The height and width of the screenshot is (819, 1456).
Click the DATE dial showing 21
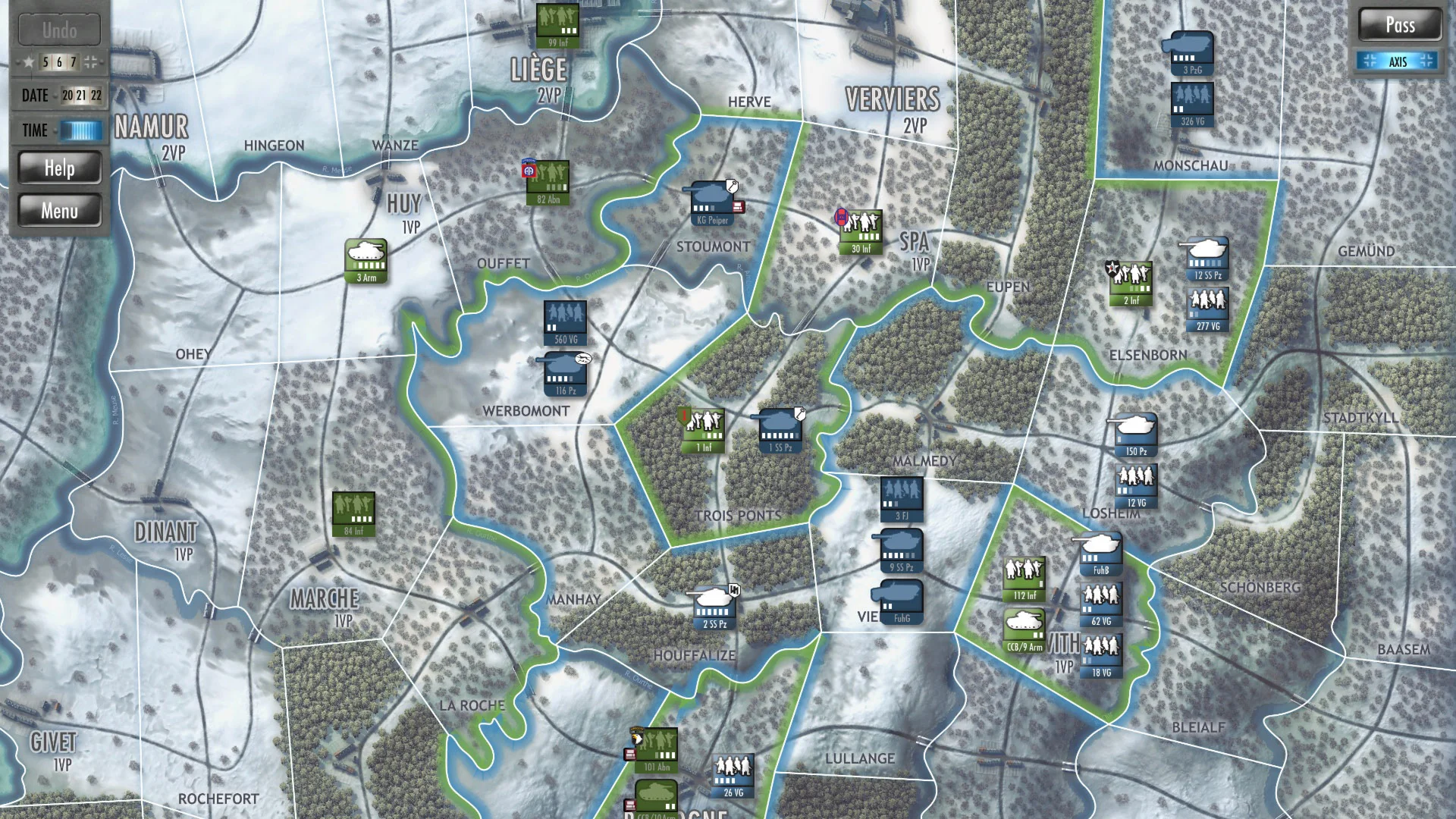(x=81, y=95)
